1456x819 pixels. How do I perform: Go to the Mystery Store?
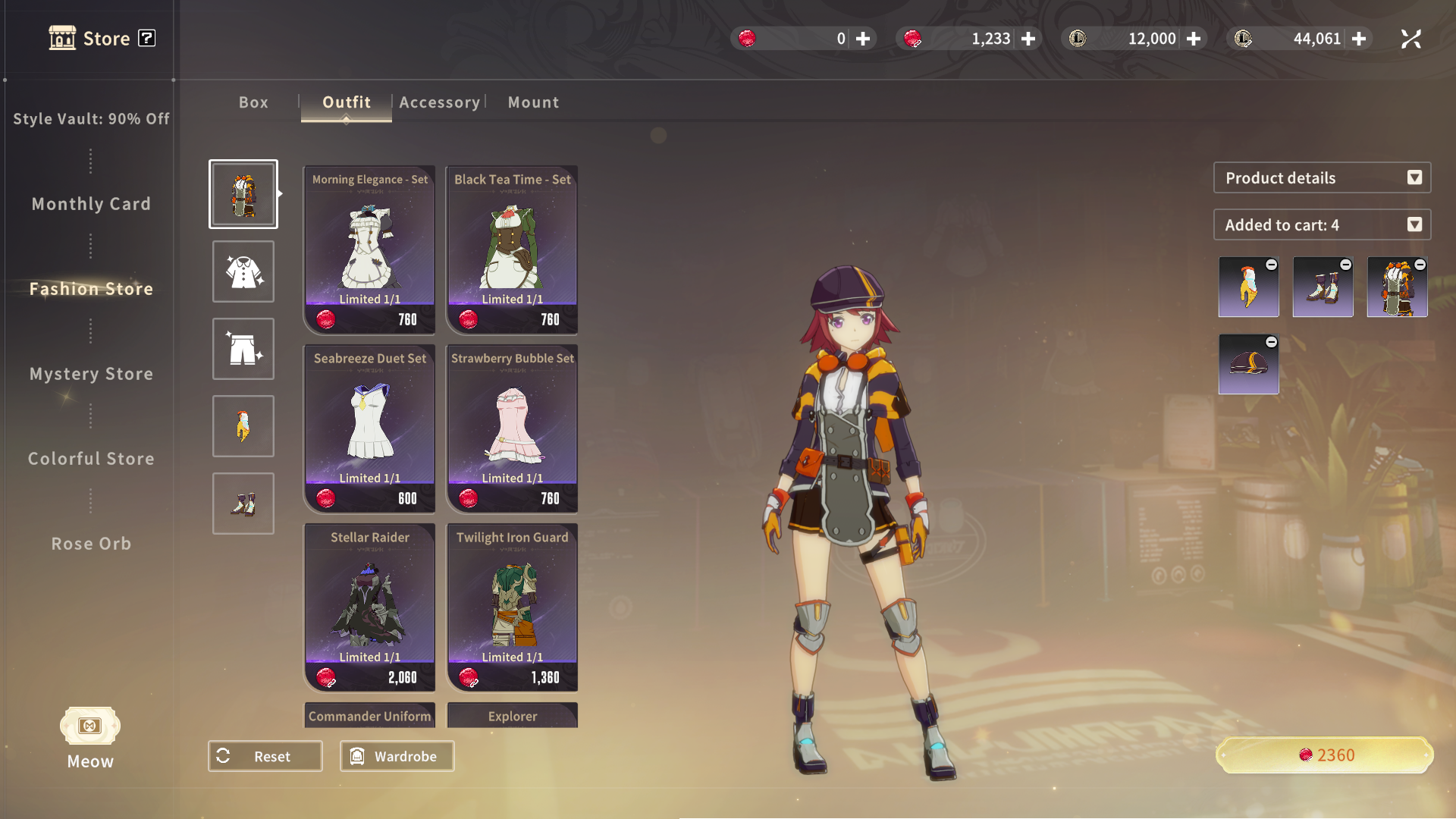point(91,374)
